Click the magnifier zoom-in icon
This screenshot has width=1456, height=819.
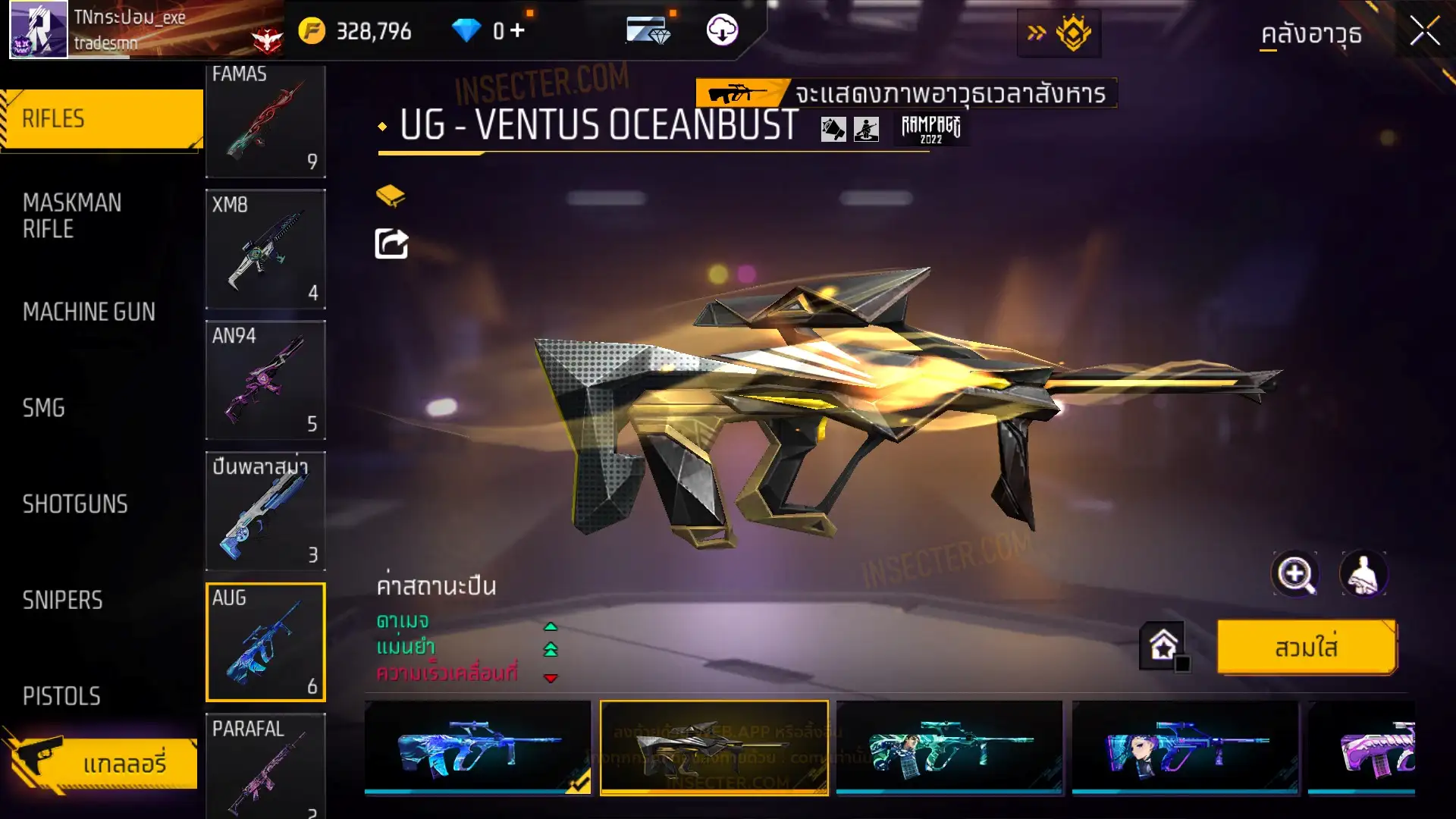pyautogui.click(x=1294, y=574)
